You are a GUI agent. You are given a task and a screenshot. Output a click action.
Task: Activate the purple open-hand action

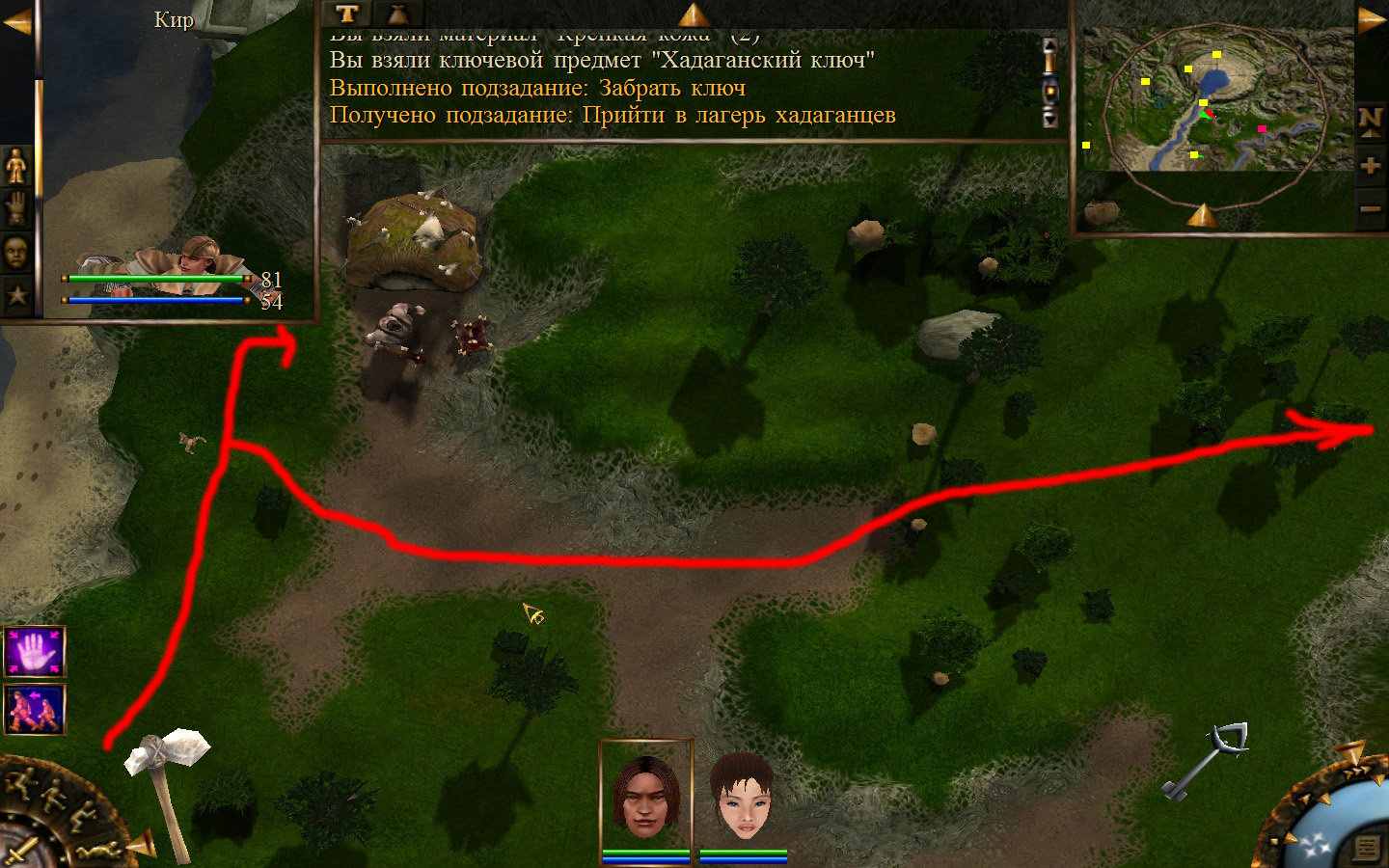tap(35, 652)
